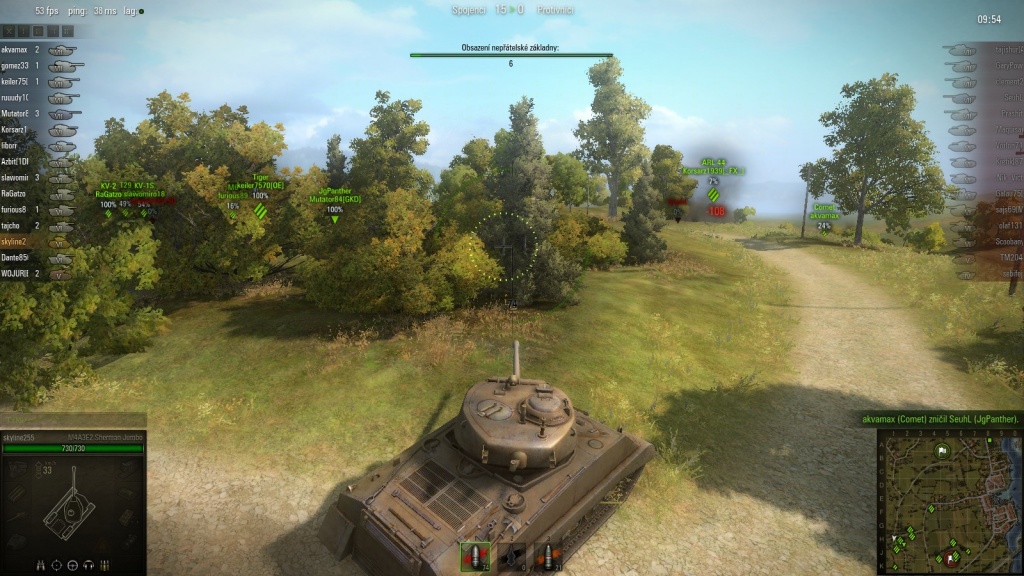This screenshot has width=1024, height=576.
Task: Click the tank damage diagram in status panel
Action: click(x=70, y=505)
